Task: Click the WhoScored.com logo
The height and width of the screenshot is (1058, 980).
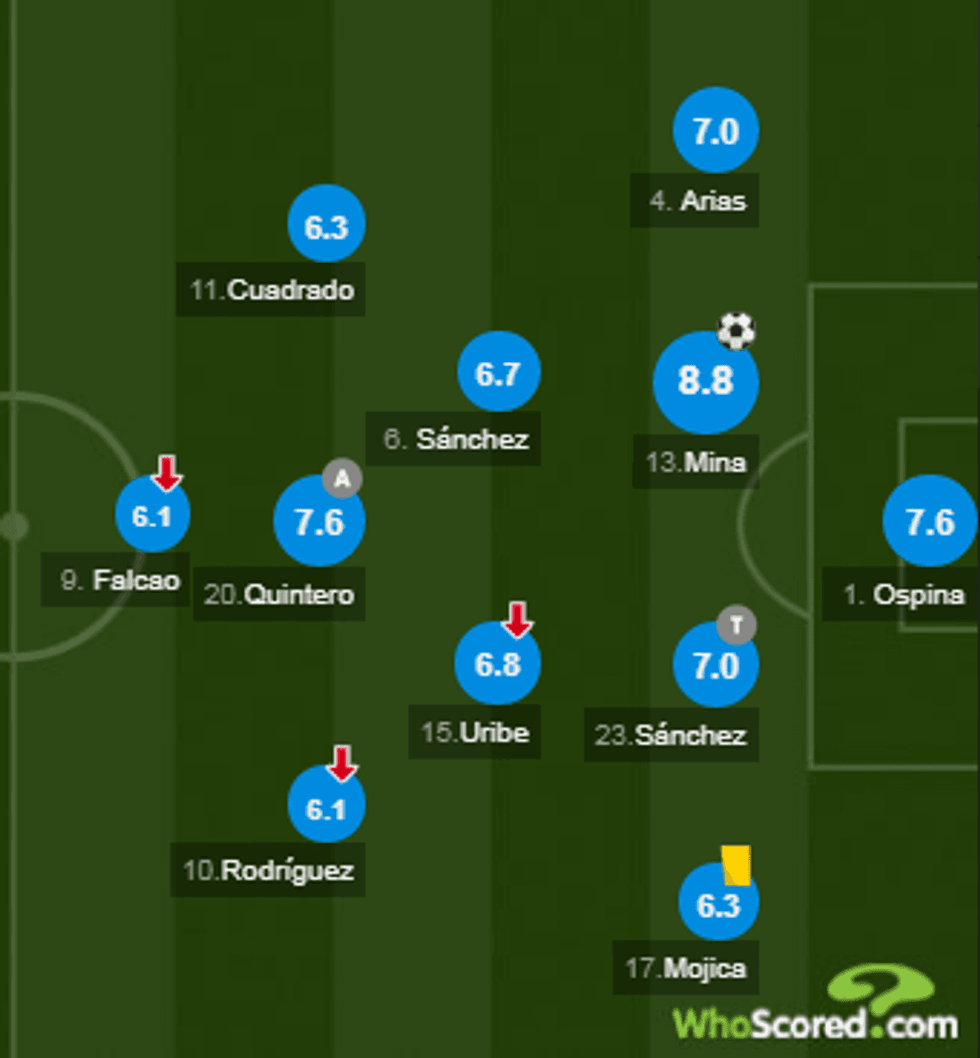Action: 816,1010
